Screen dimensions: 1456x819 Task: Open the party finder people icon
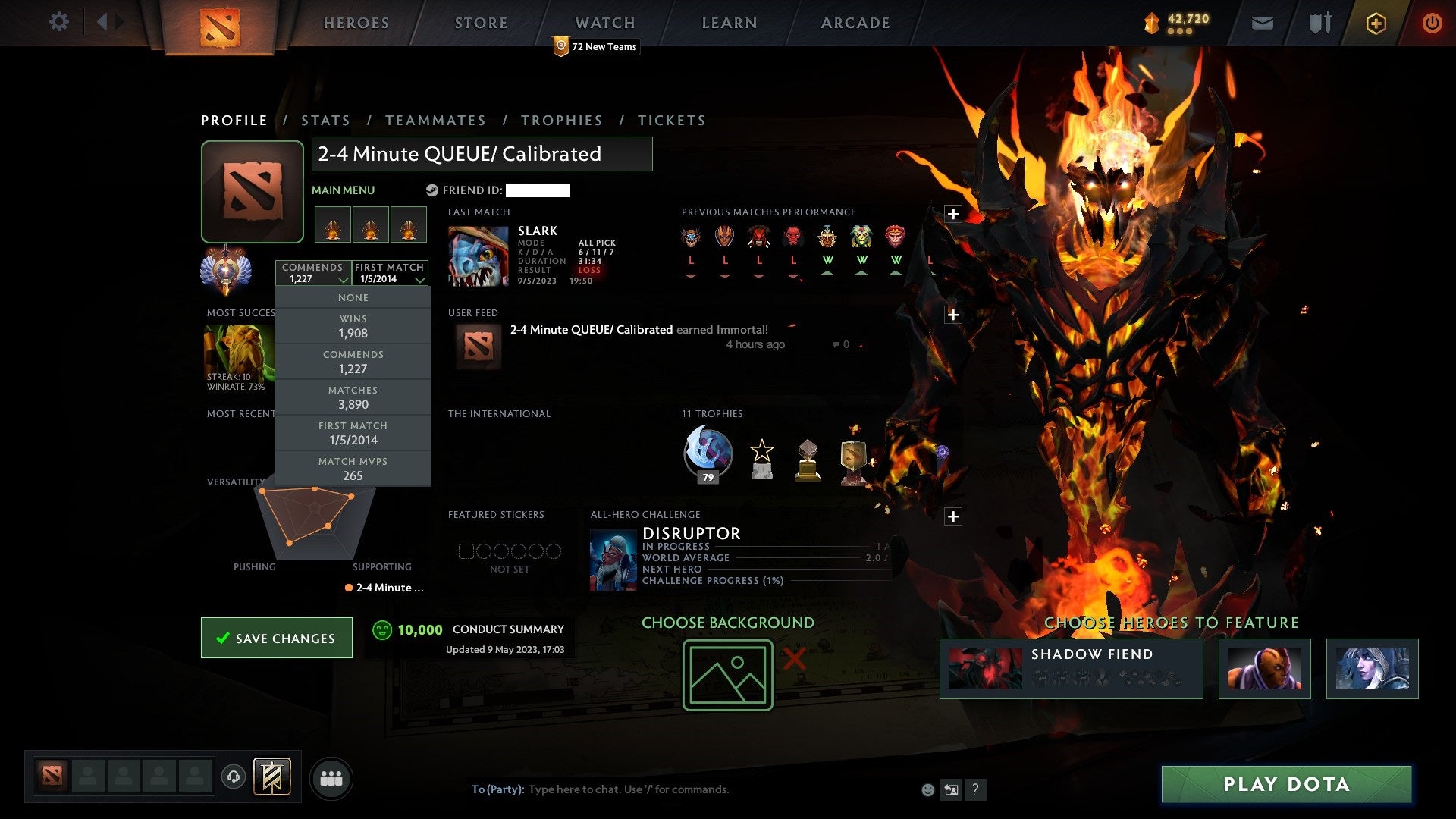click(x=331, y=777)
